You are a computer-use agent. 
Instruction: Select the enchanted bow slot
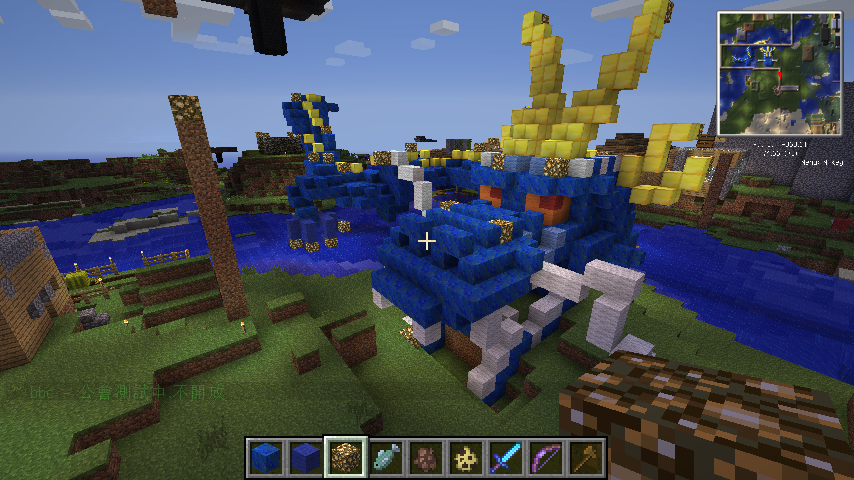pyautogui.click(x=546, y=458)
